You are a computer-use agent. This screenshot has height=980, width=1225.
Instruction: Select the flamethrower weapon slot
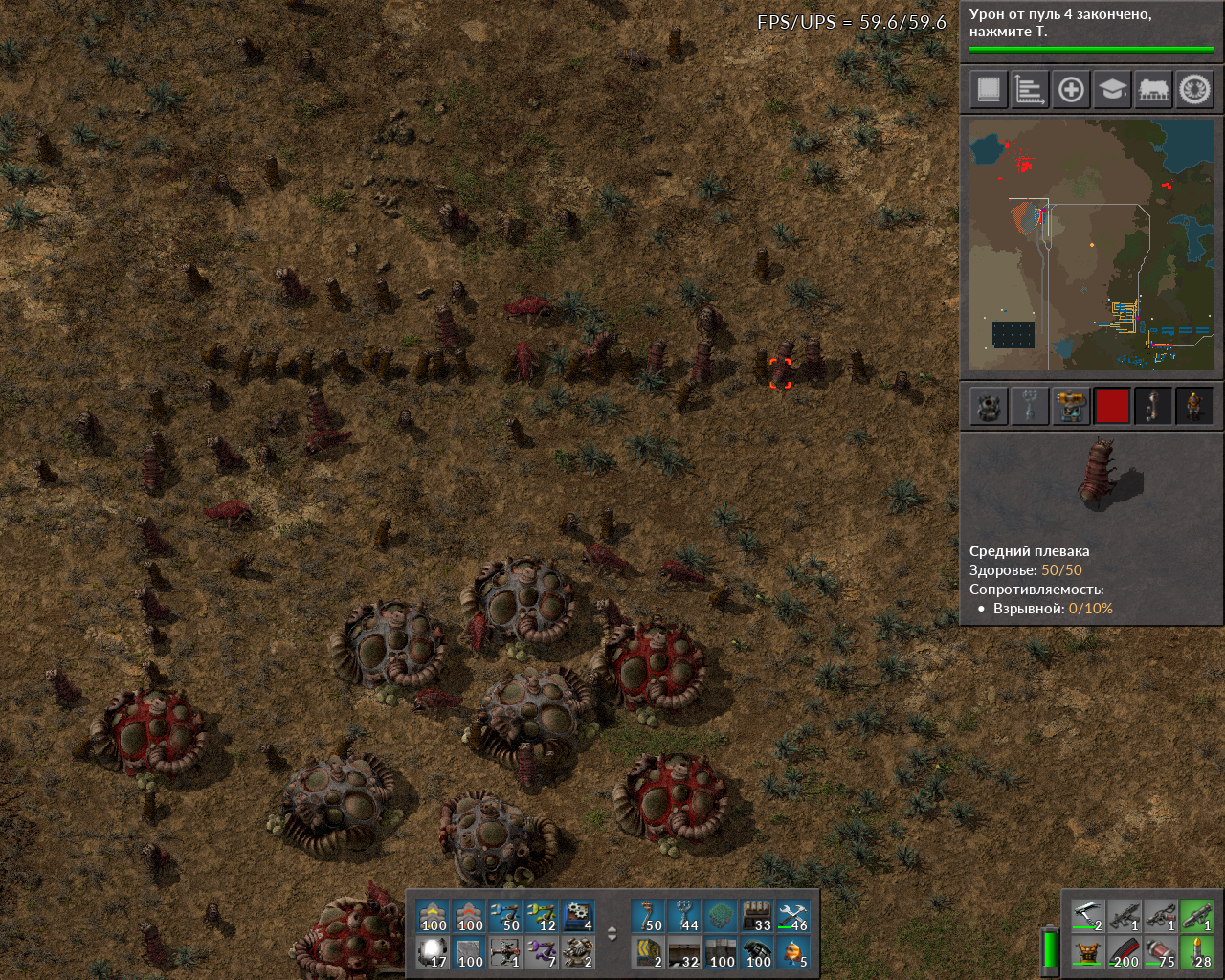[x=1161, y=917]
